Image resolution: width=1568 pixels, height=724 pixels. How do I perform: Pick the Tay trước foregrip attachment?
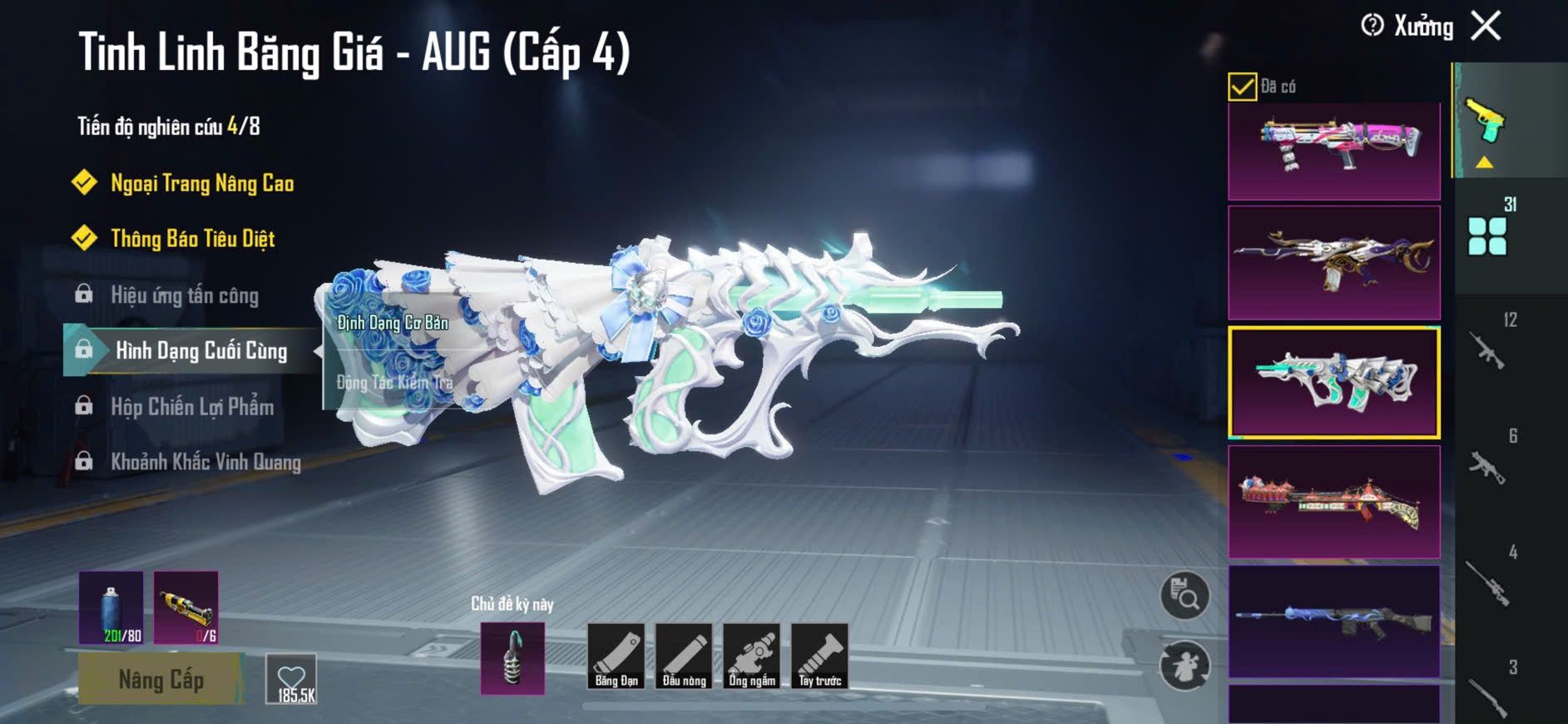click(819, 657)
